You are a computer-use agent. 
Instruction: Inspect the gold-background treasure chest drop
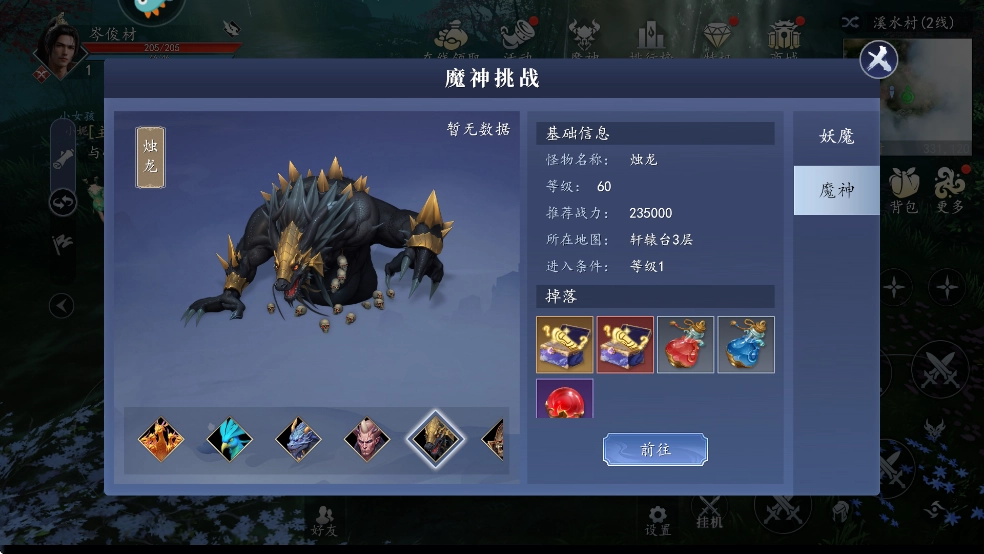coord(565,345)
